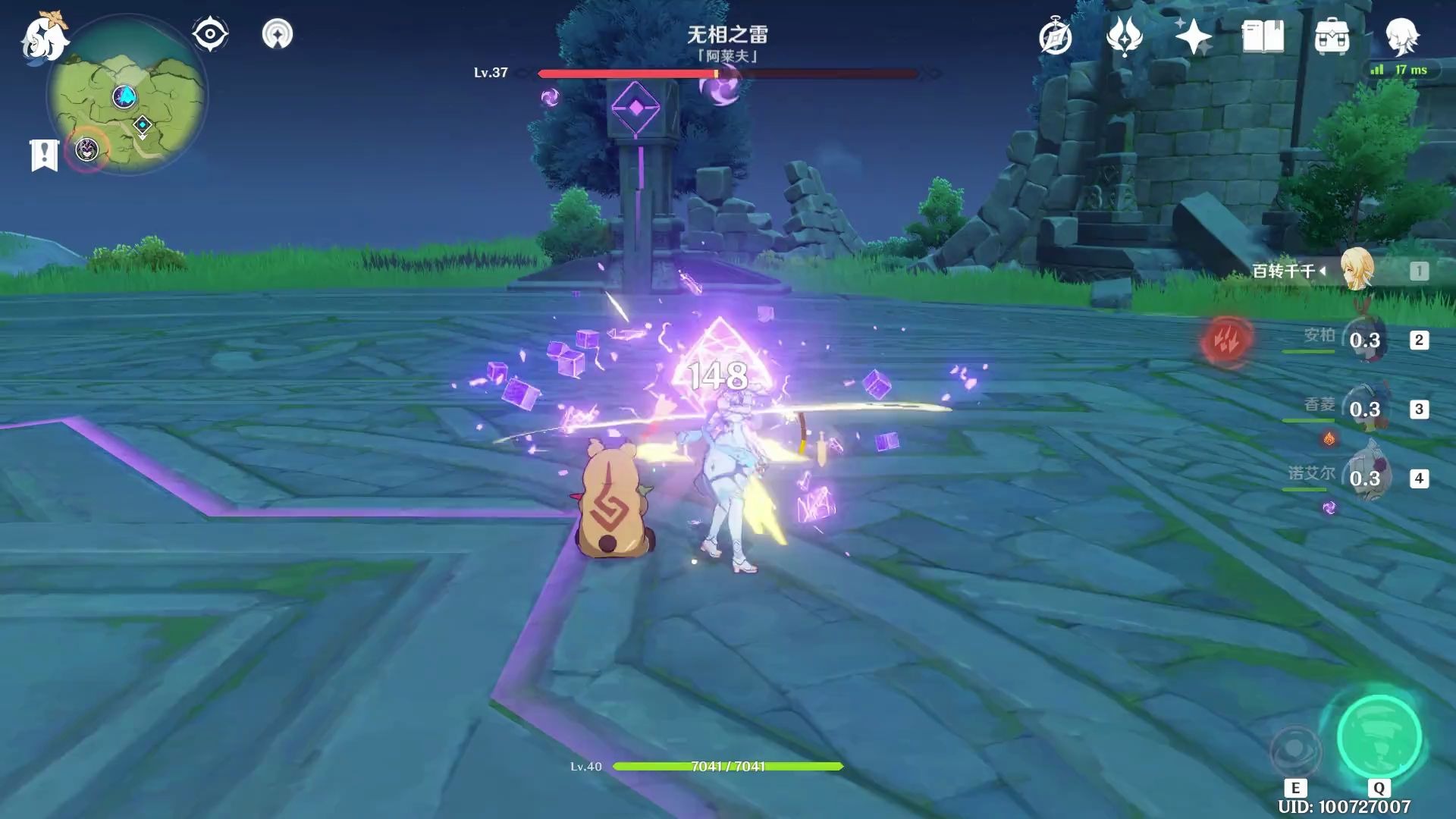
Task: Select the active character 百转千千
Action: coord(1356,270)
